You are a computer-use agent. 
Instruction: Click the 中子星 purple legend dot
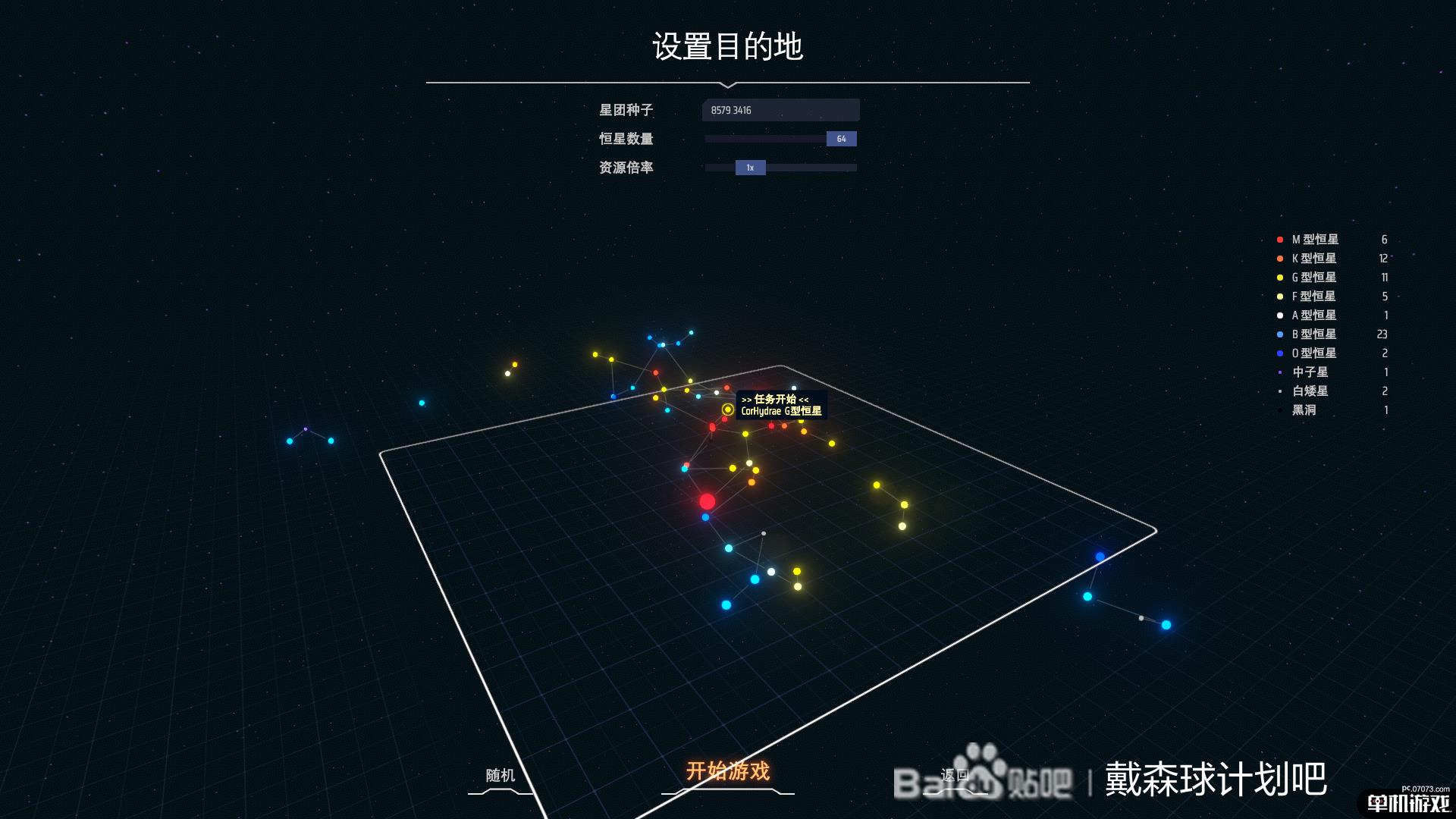[1279, 372]
